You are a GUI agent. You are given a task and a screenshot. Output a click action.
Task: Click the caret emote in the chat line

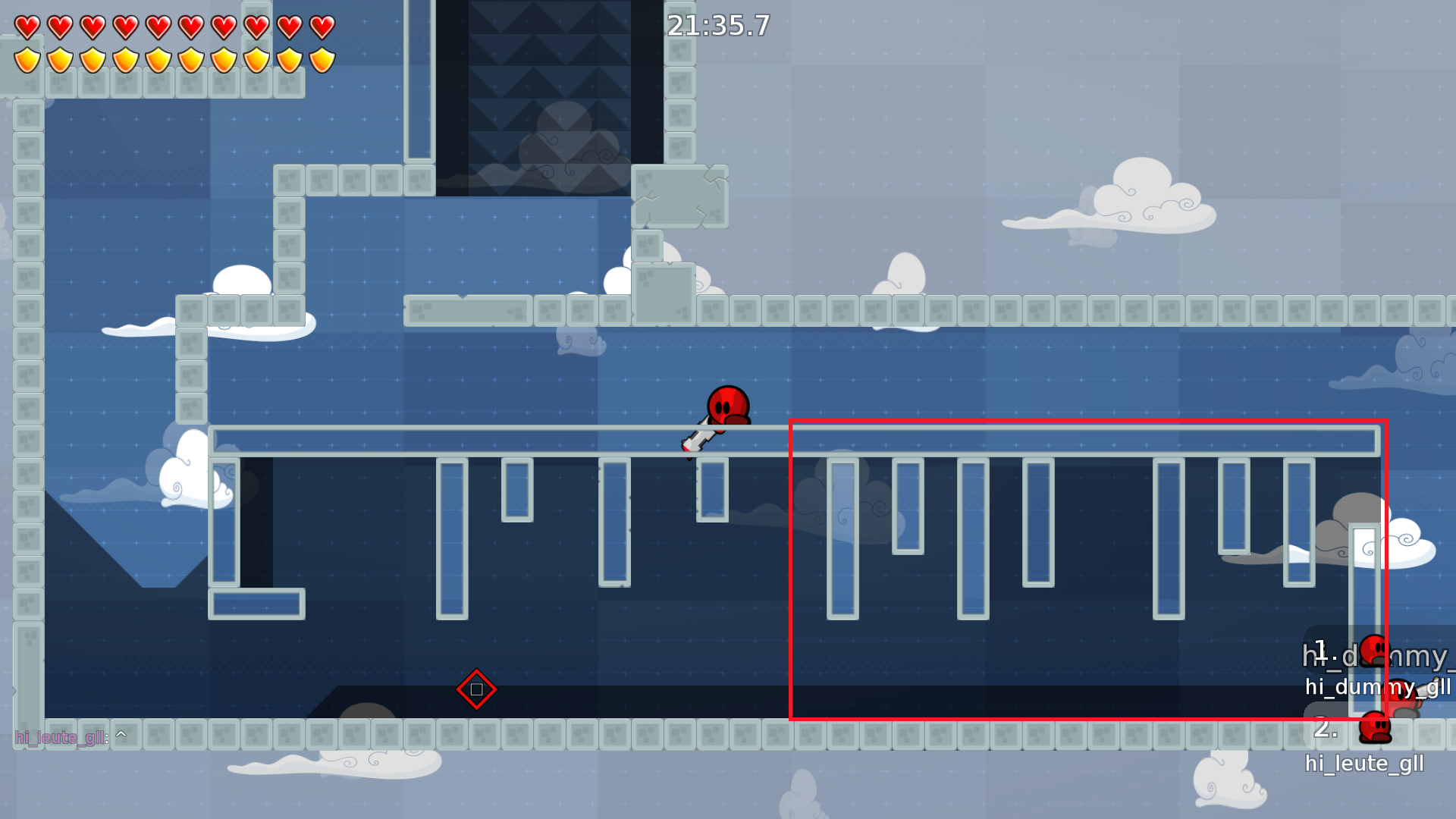tap(121, 733)
